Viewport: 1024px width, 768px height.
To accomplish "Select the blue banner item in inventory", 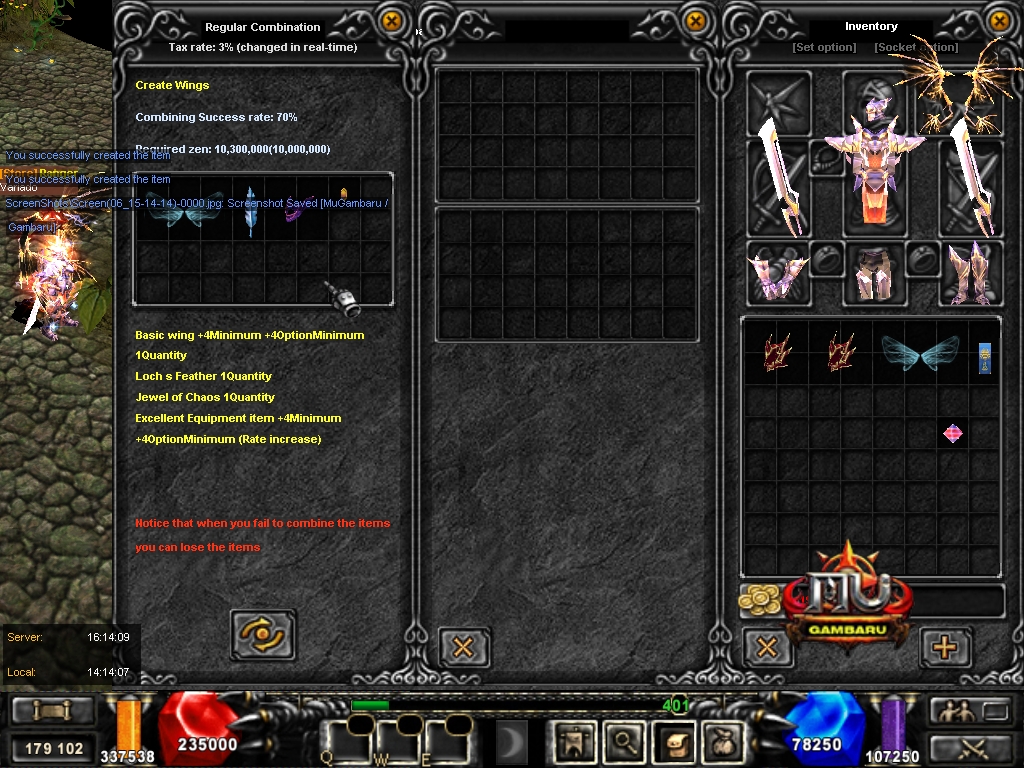I will (985, 358).
